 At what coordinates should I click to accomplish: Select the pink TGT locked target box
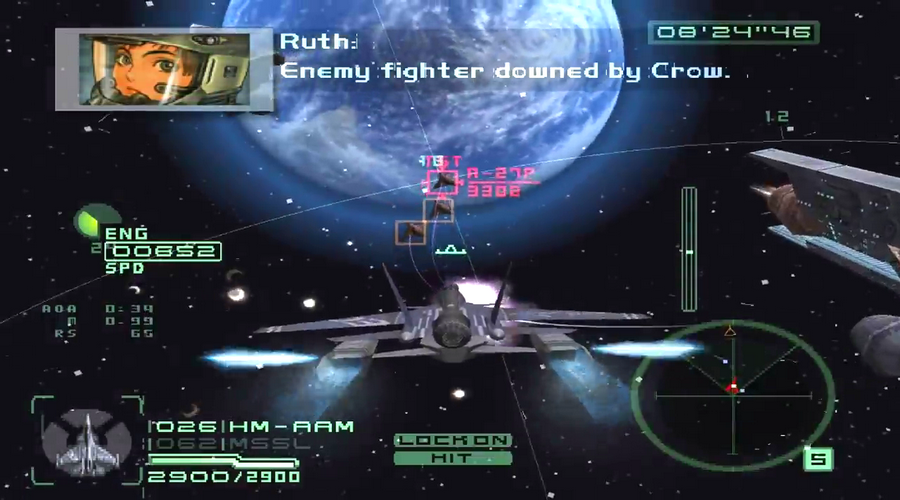click(443, 181)
